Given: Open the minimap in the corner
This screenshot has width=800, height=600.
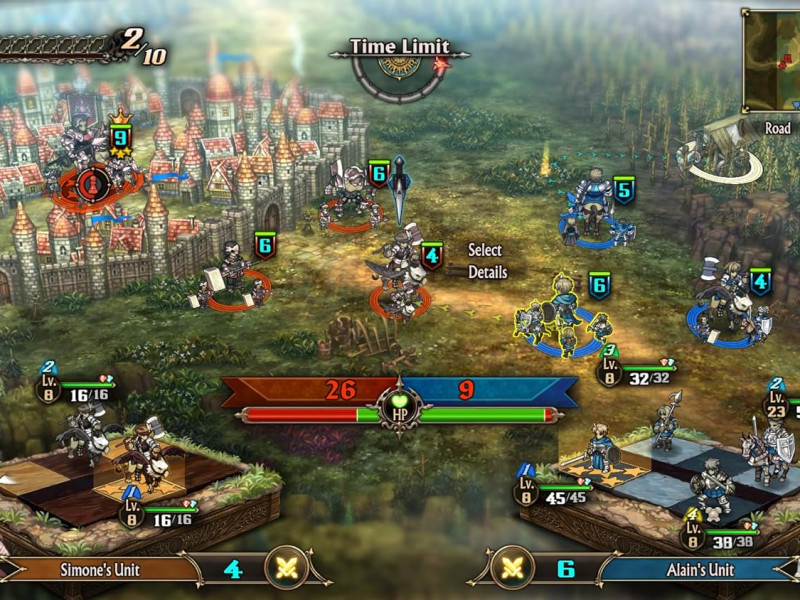Looking at the screenshot, I should click(x=774, y=60).
